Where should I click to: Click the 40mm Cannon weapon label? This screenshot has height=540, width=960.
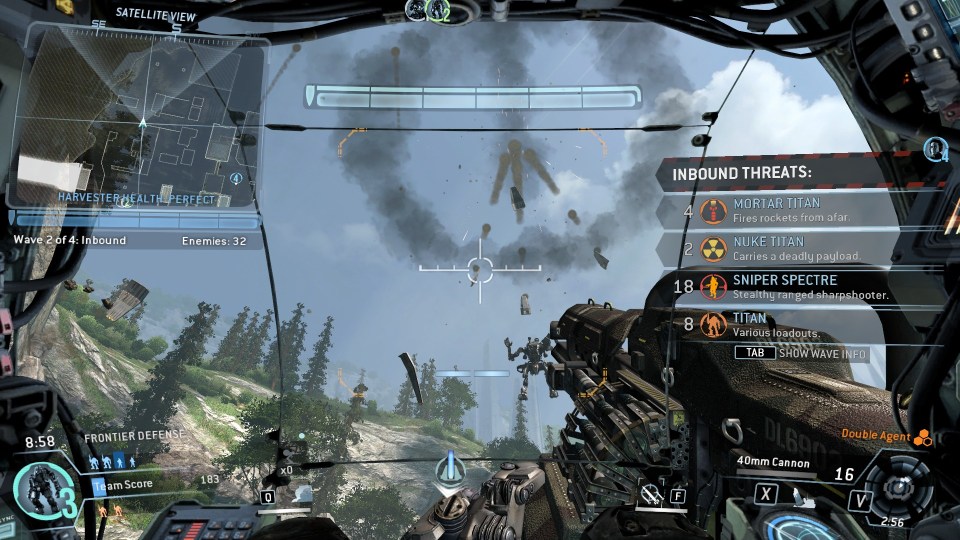pyautogui.click(x=772, y=461)
